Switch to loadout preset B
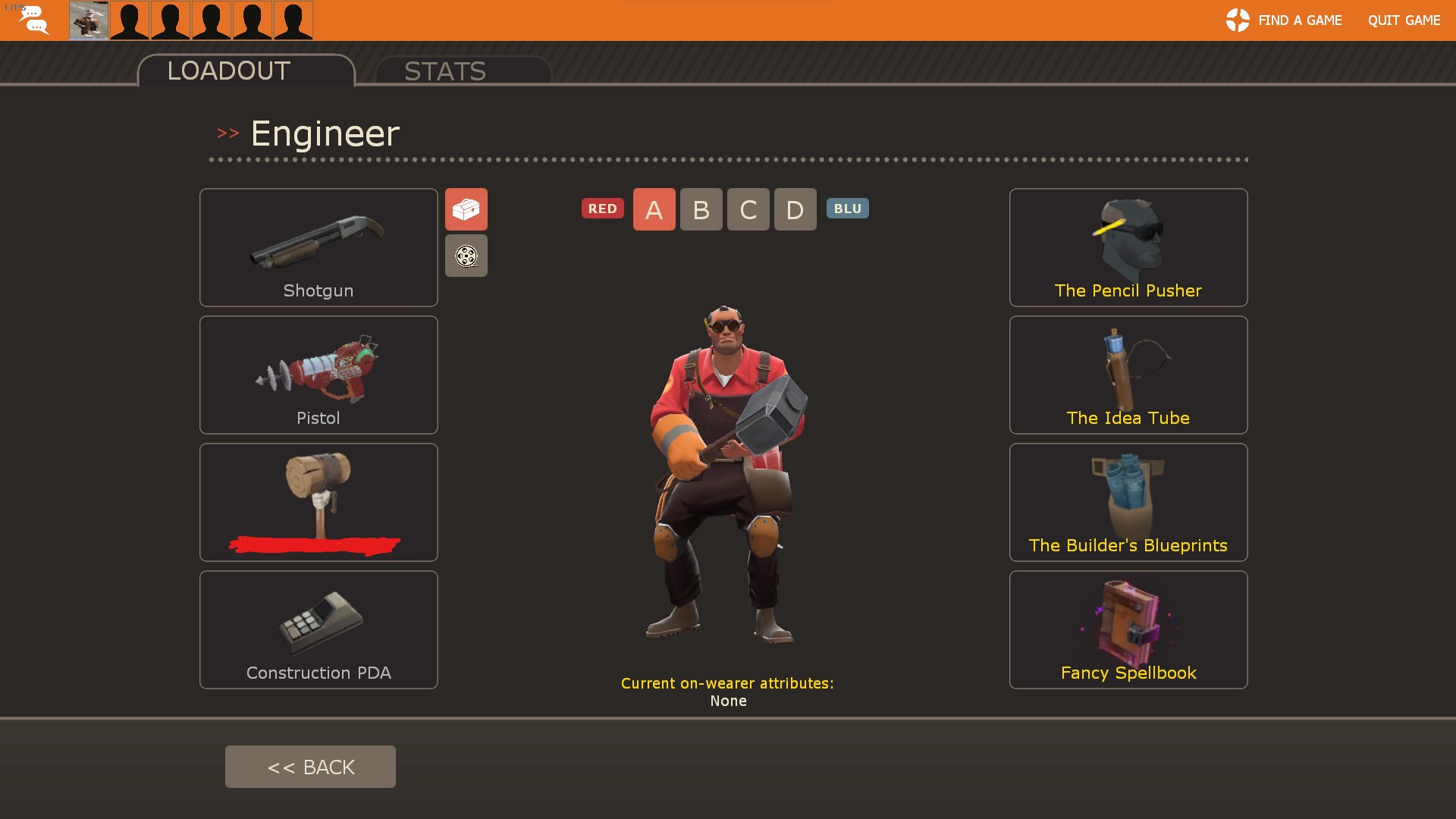Image resolution: width=1456 pixels, height=819 pixels. pyautogui.click(x=701, y=209)
